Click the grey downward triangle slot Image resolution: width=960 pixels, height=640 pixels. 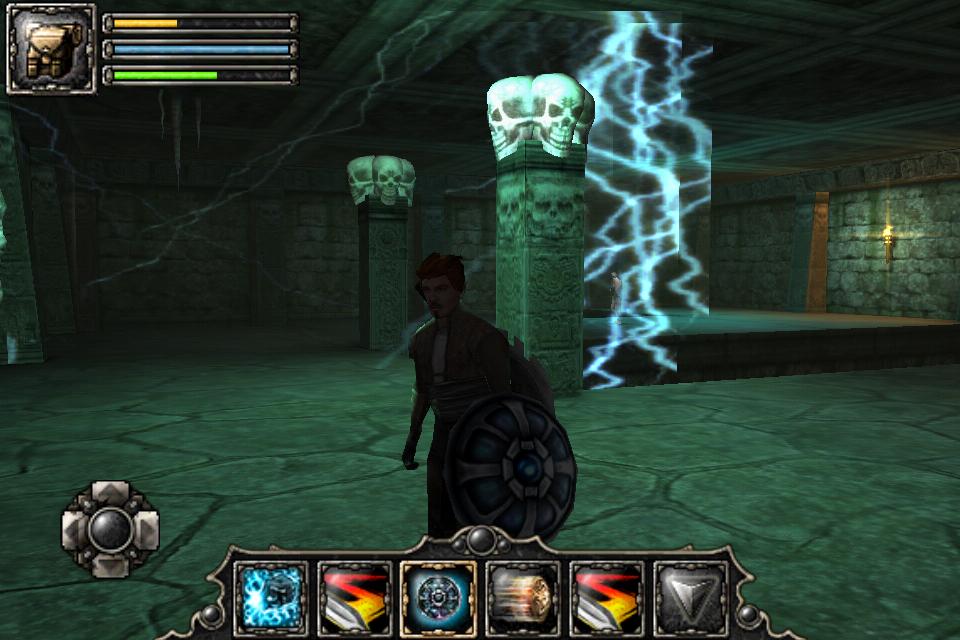point(690,598)
